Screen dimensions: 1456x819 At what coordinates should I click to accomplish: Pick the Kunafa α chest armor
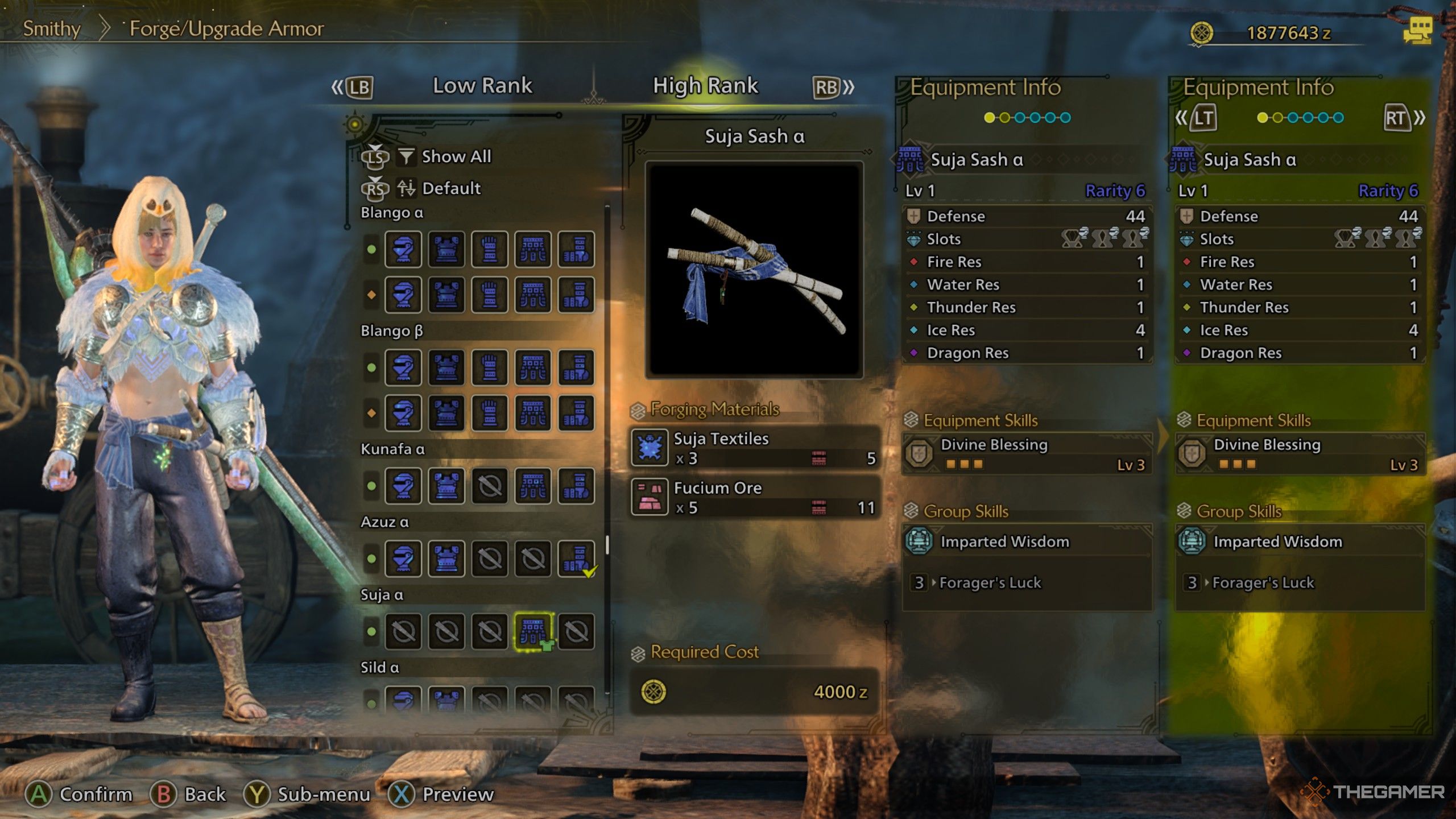pos(446,486)
